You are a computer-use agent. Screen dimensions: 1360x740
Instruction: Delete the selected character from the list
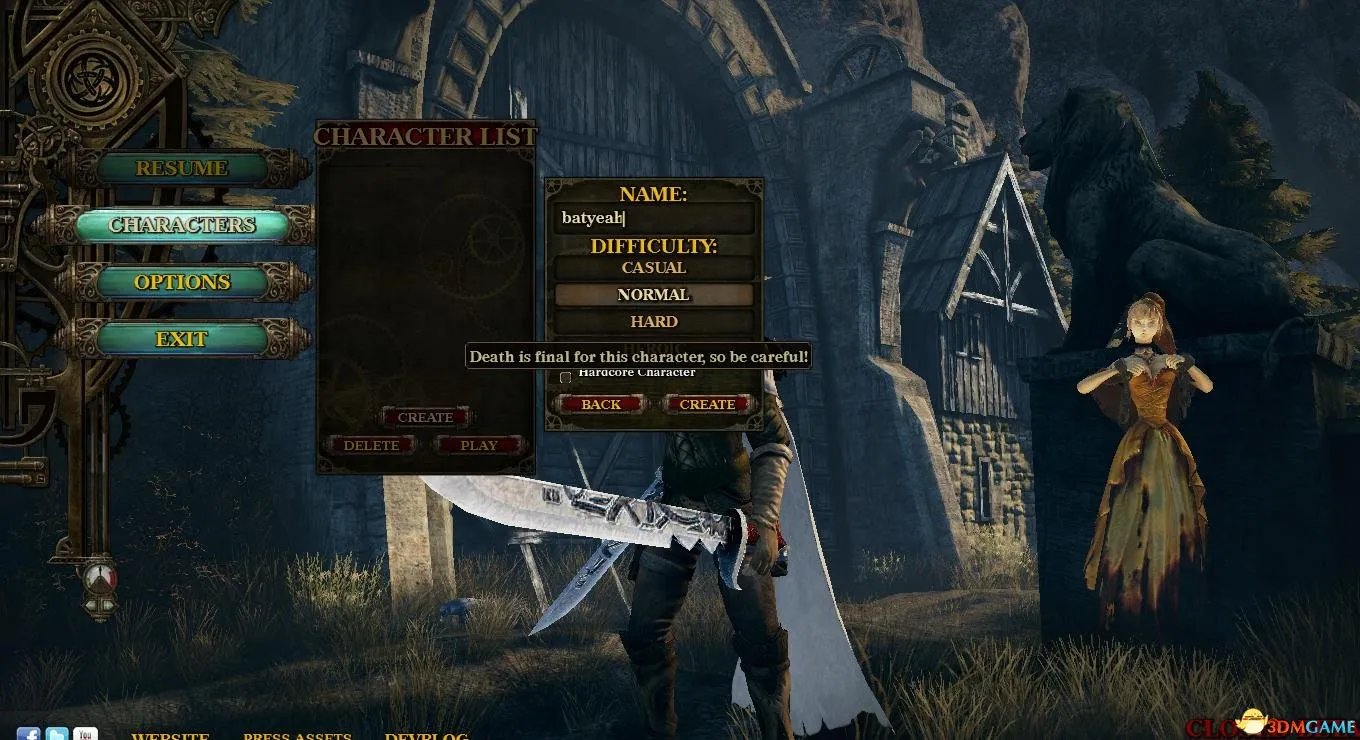pyautogui.click(x=371, y=445)
